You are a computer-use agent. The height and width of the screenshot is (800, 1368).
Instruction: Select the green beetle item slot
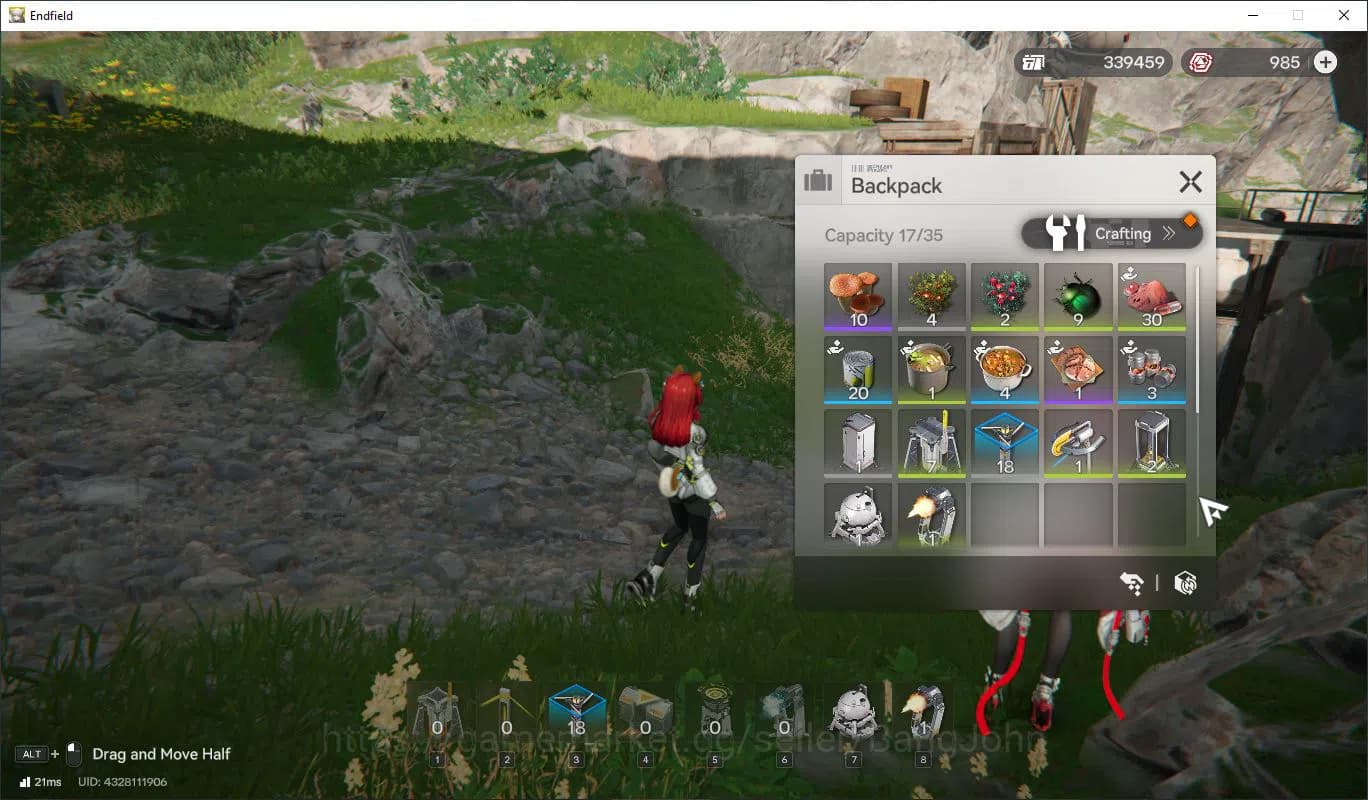click(x=1078, y=296)
